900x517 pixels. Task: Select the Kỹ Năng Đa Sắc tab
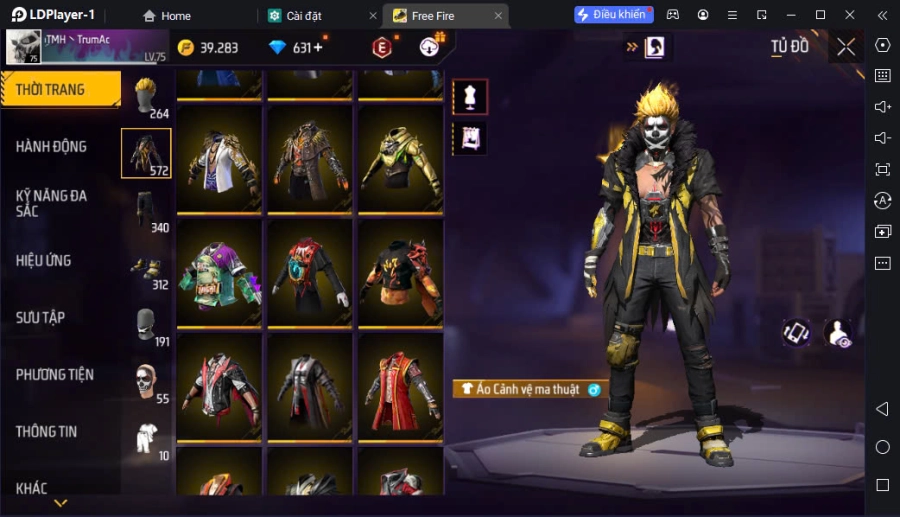[52, 203]
